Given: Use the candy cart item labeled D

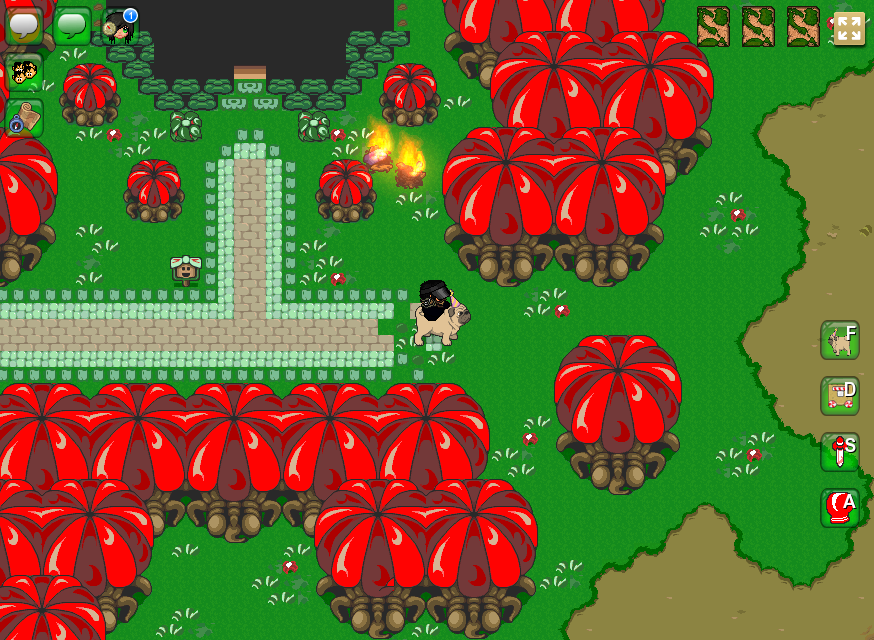Looking at the screenshot, I should click(840, 396).
